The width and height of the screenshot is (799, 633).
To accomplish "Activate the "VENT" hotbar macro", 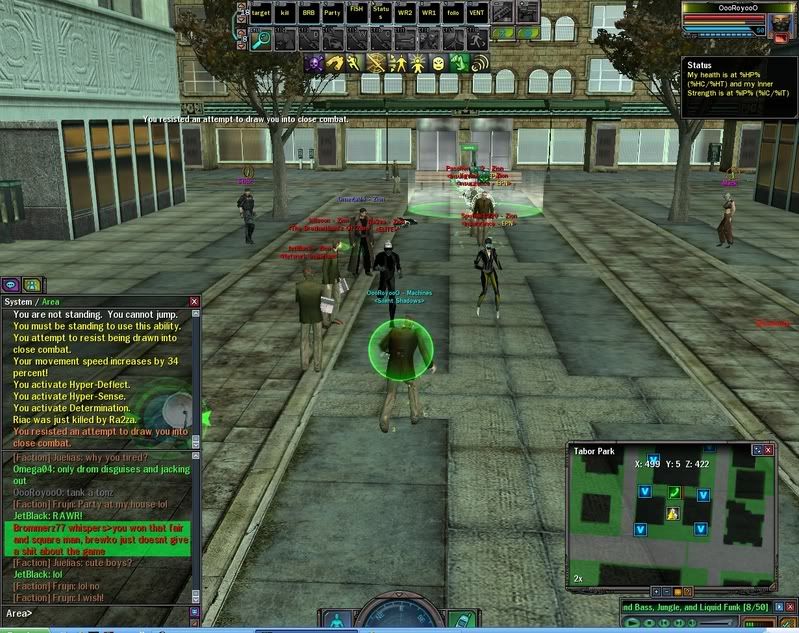I will (x=477, y=13).
